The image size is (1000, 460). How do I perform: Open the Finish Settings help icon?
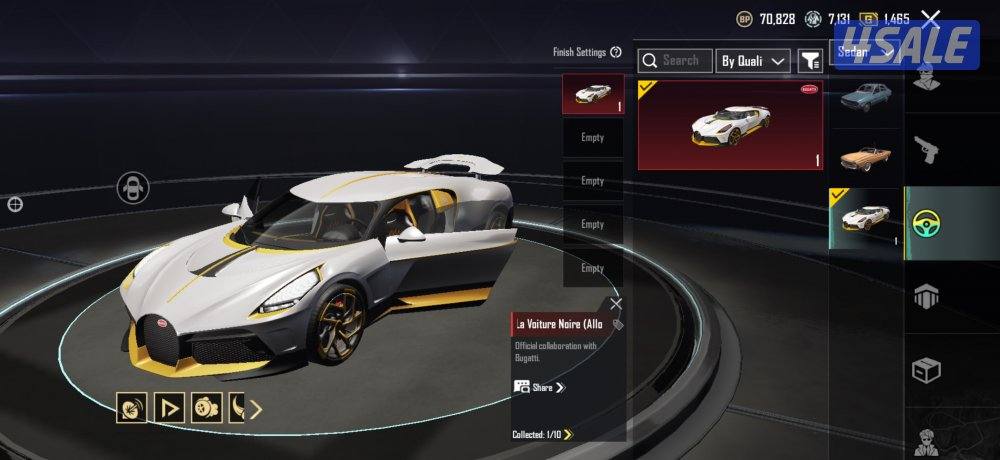click(616, 52)
